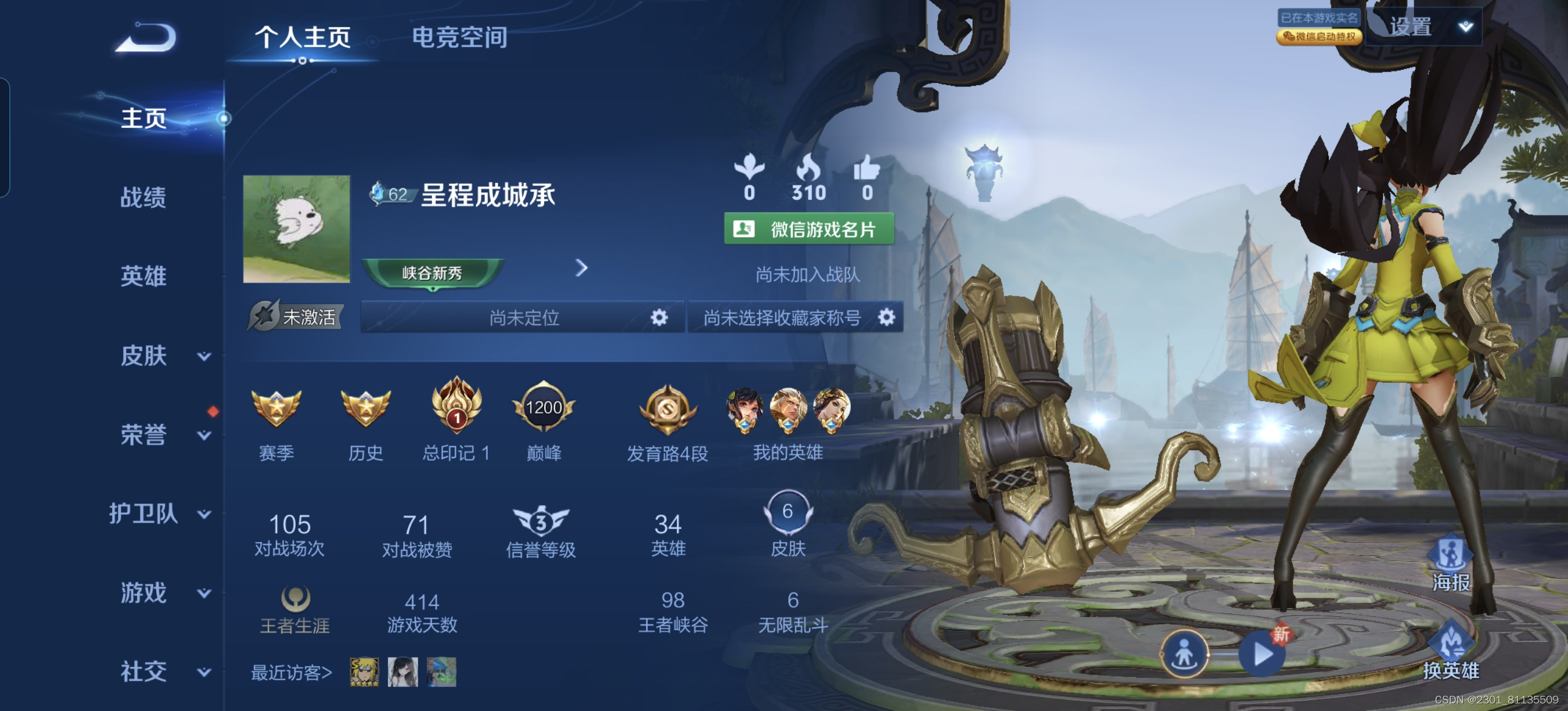Open settings gear for 尚未定位
Image resolution: width=1568 pixels, height=711 pixels.
(x=659, y=317)
